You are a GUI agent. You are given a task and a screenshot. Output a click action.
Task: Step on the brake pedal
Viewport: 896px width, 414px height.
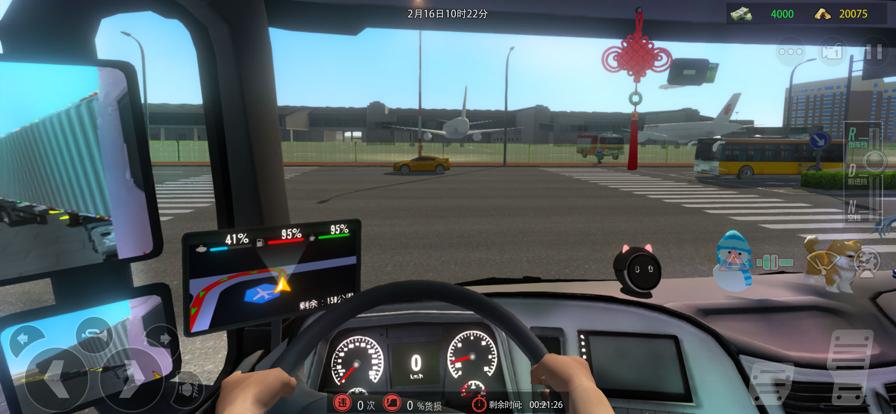coord(772,381)
